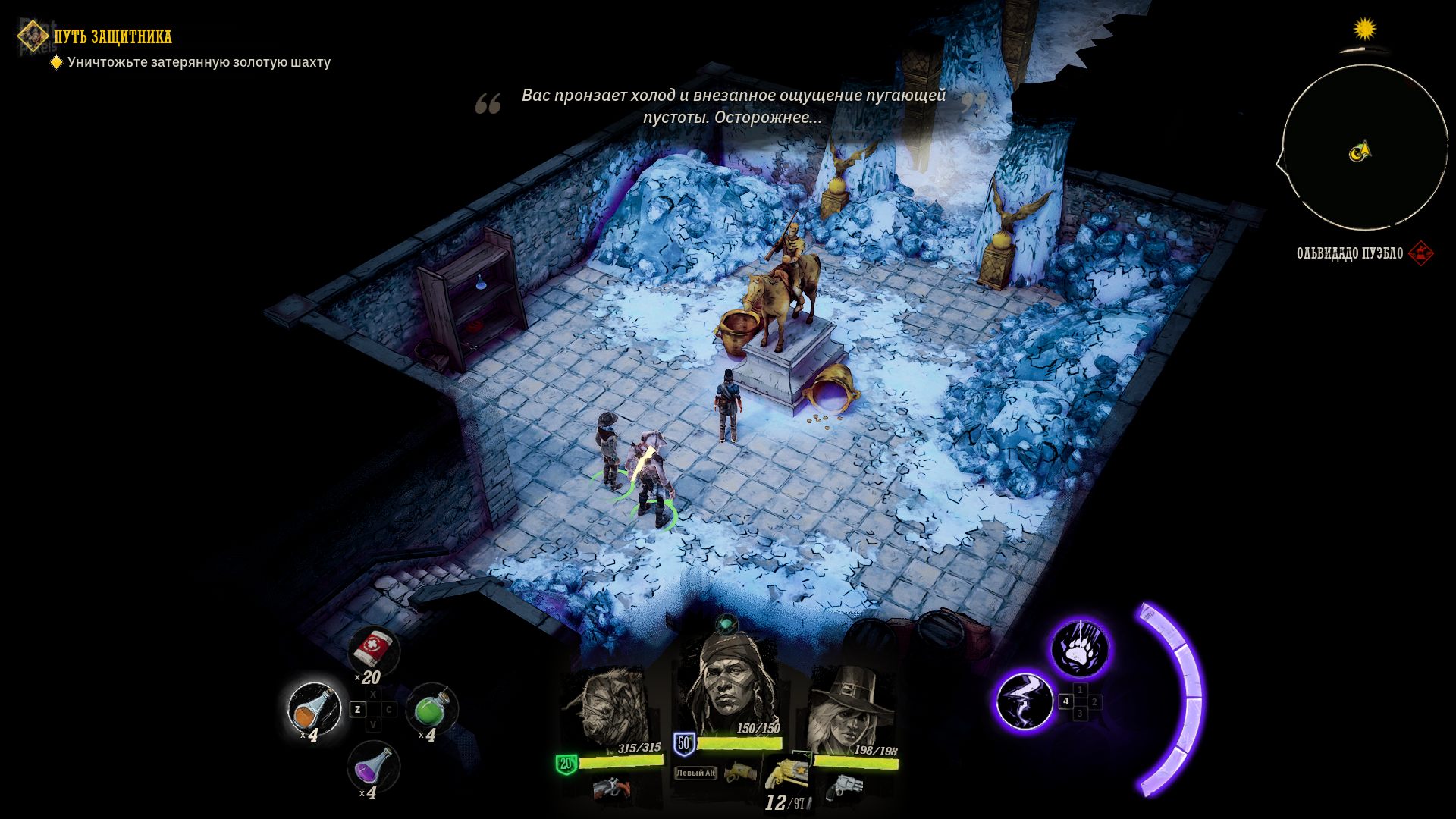Use the orange potion flask
The image size is (1456, 819).
(x=314, y=710)
